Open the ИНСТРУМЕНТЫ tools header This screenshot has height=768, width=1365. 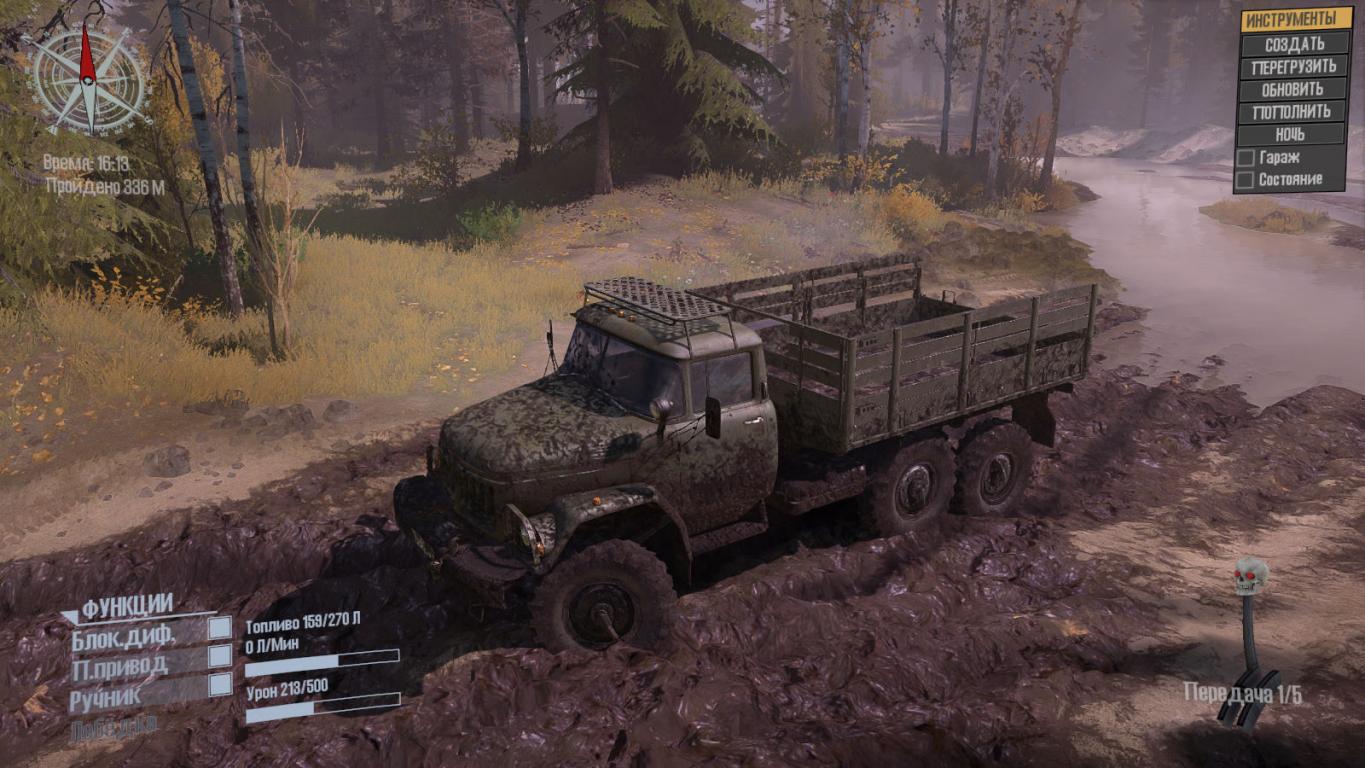click(x=1295, y=19)
